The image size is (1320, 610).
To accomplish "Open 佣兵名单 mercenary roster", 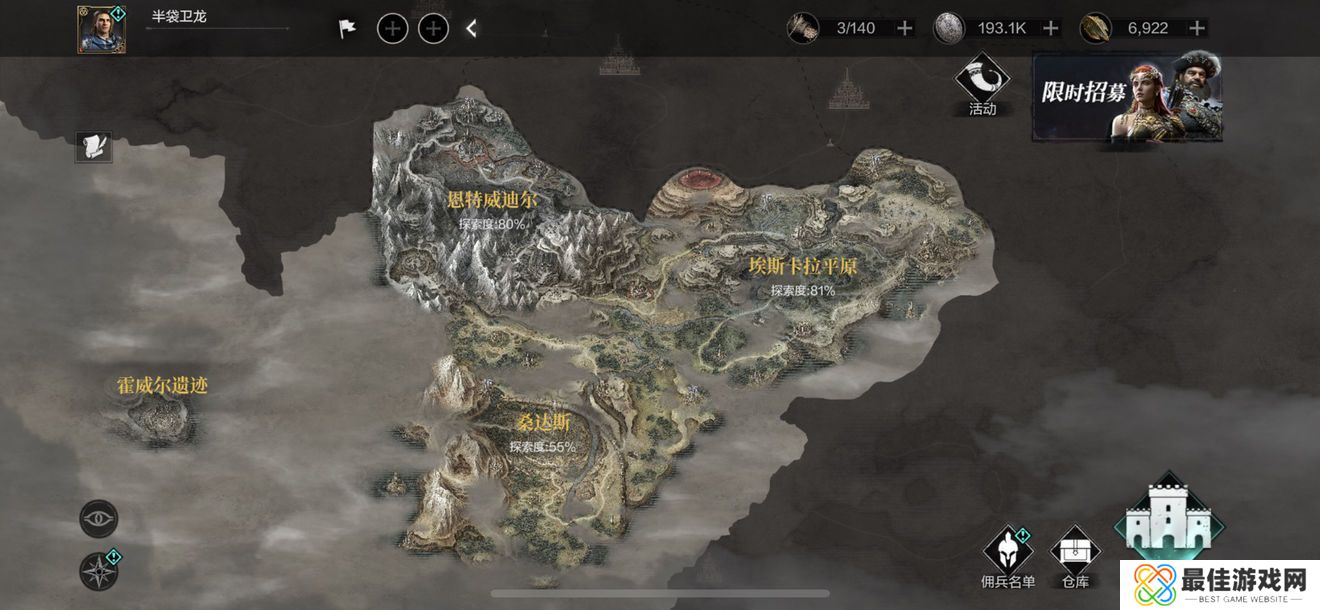I will (1008, 556).
